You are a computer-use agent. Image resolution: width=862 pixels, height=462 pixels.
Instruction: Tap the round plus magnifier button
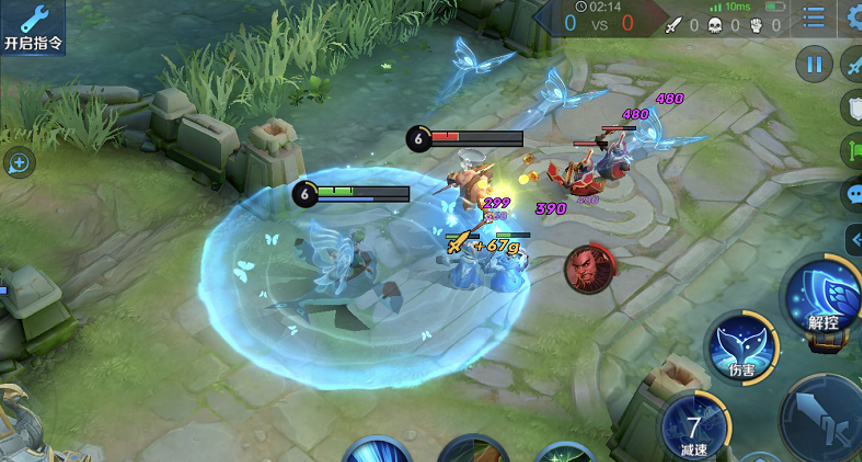(19, 163)
